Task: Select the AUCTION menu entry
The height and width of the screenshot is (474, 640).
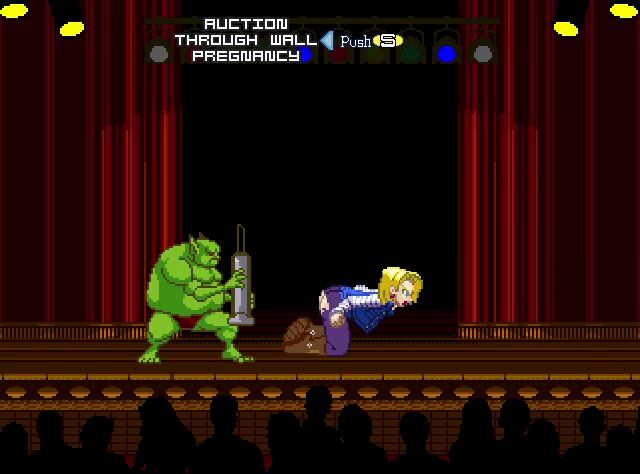Action: 245,23
